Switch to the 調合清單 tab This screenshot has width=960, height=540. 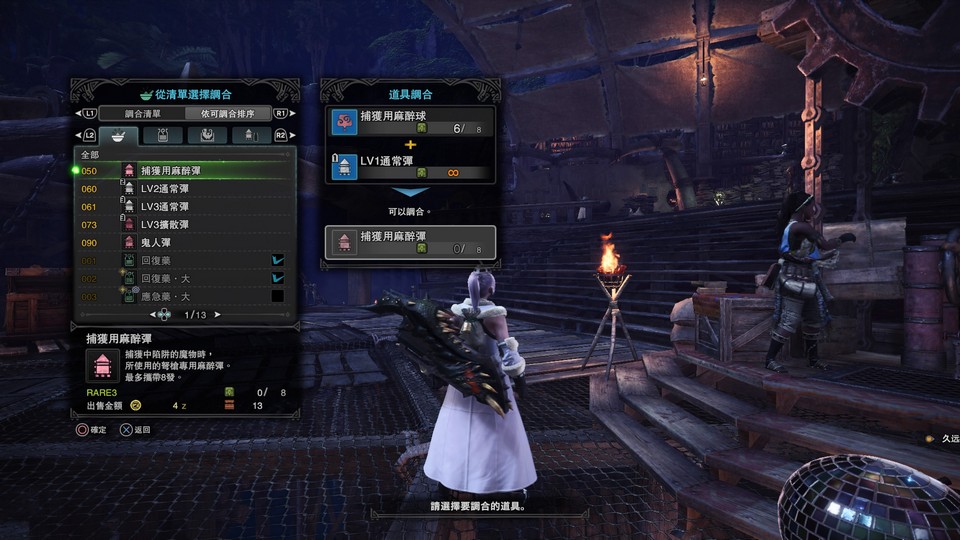142,114
